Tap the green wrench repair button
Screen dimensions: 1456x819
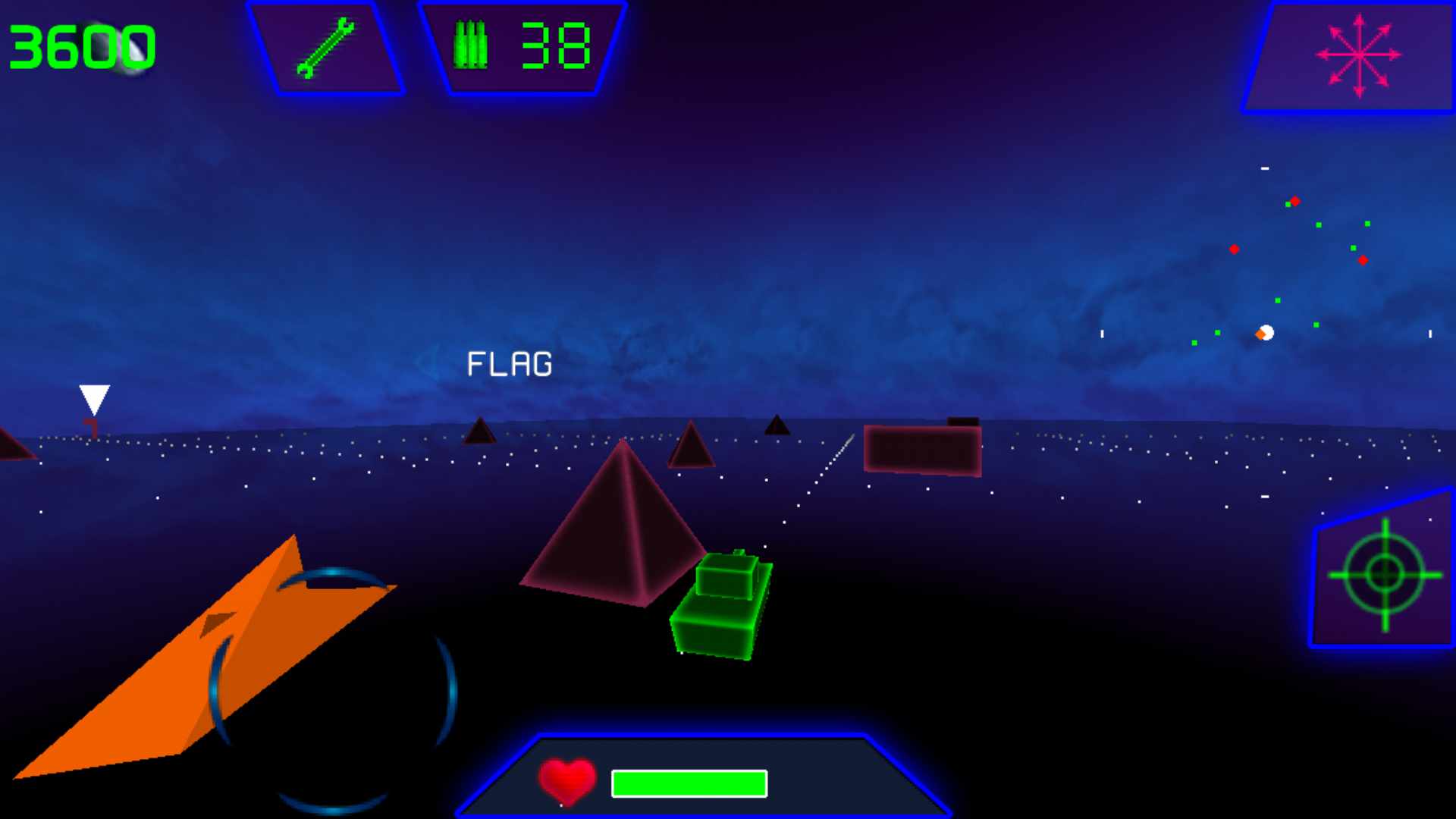tap(326, 49)
